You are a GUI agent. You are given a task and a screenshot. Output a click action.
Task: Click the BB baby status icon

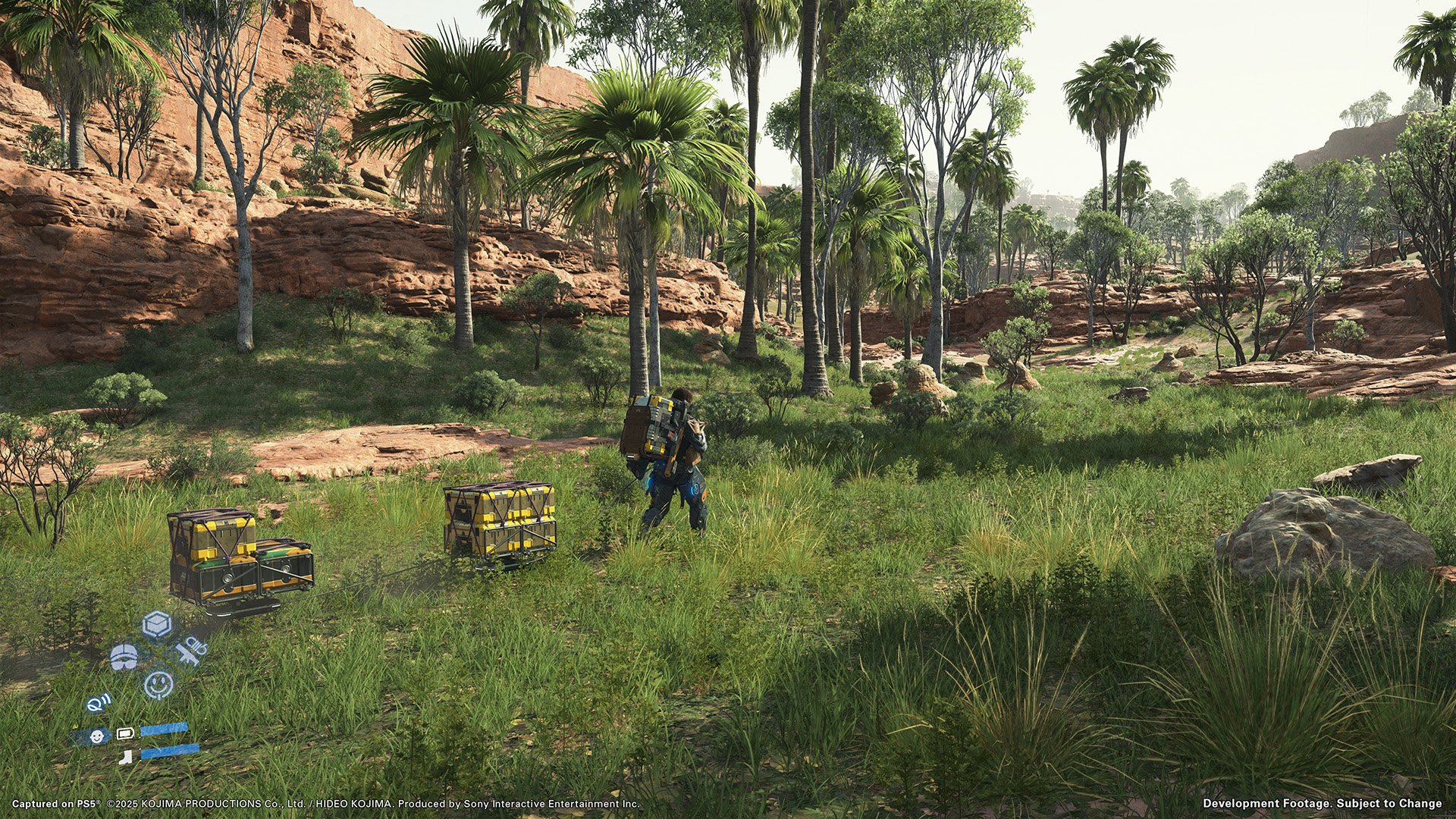point(97,736)
